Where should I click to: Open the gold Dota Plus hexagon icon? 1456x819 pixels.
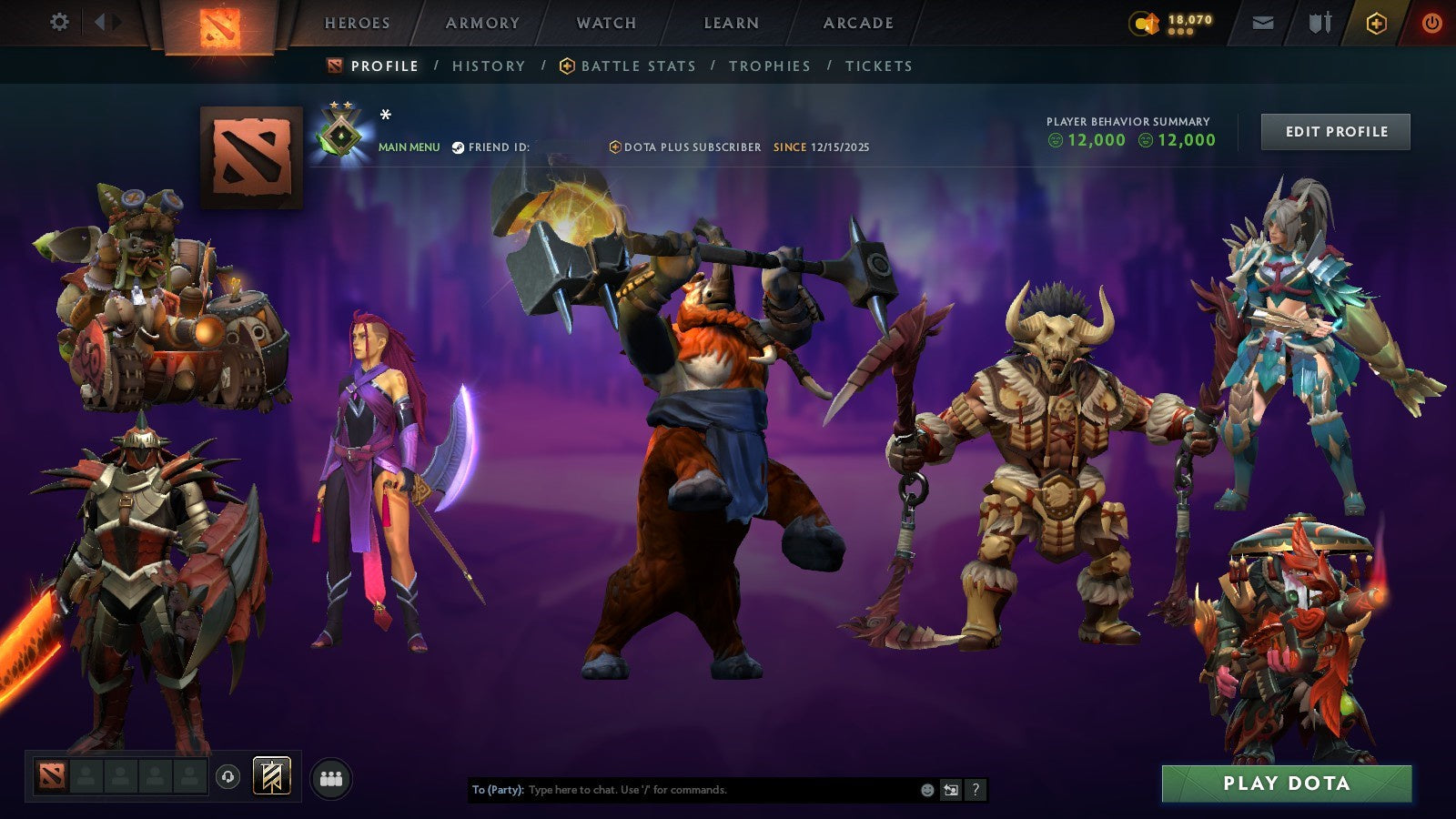tap(1372, 22)
